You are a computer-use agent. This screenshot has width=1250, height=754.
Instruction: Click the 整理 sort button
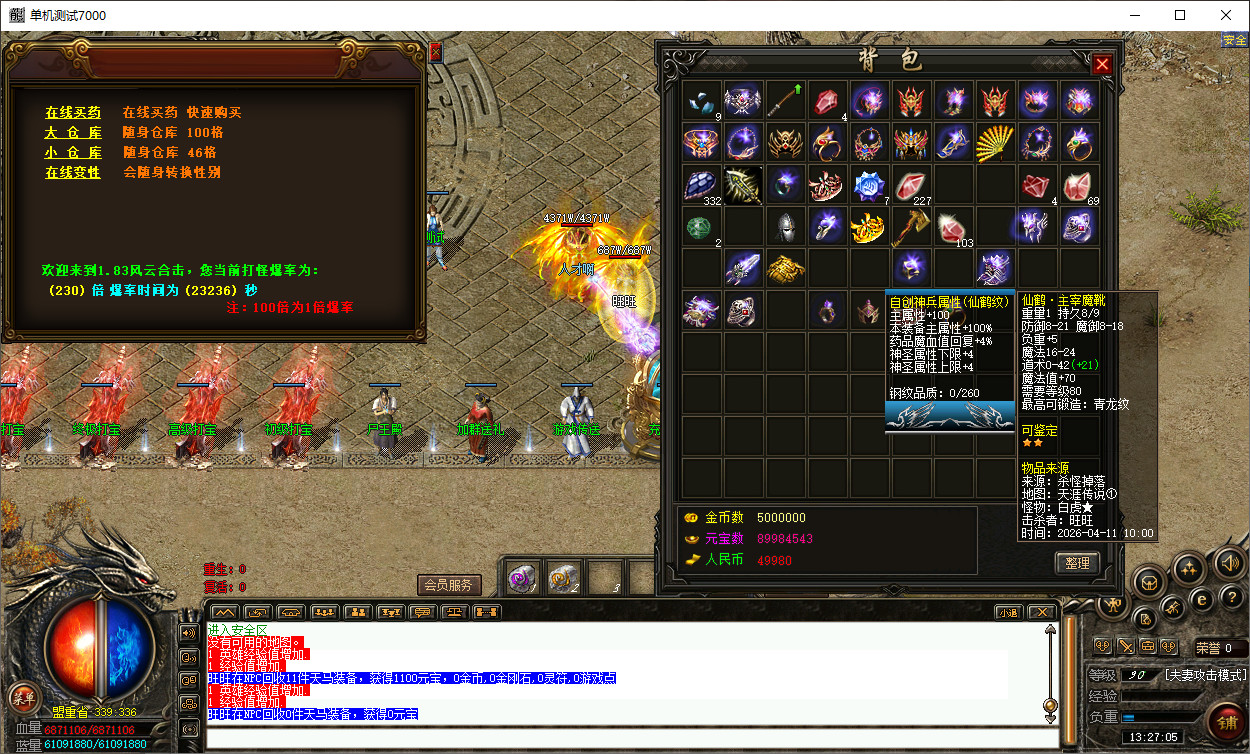coord(1077,563)
